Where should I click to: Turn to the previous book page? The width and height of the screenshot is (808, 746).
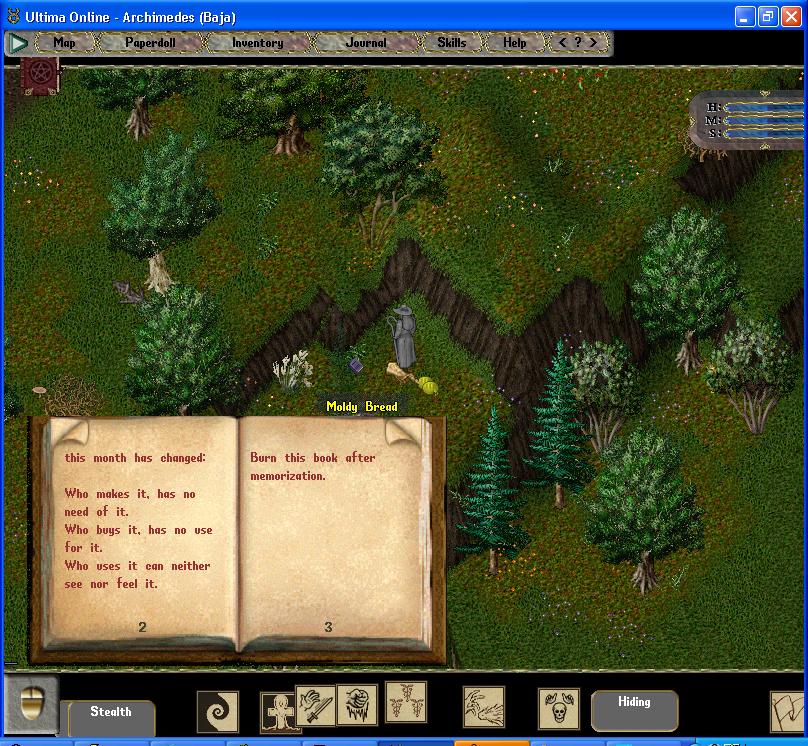tap(67, 434)
